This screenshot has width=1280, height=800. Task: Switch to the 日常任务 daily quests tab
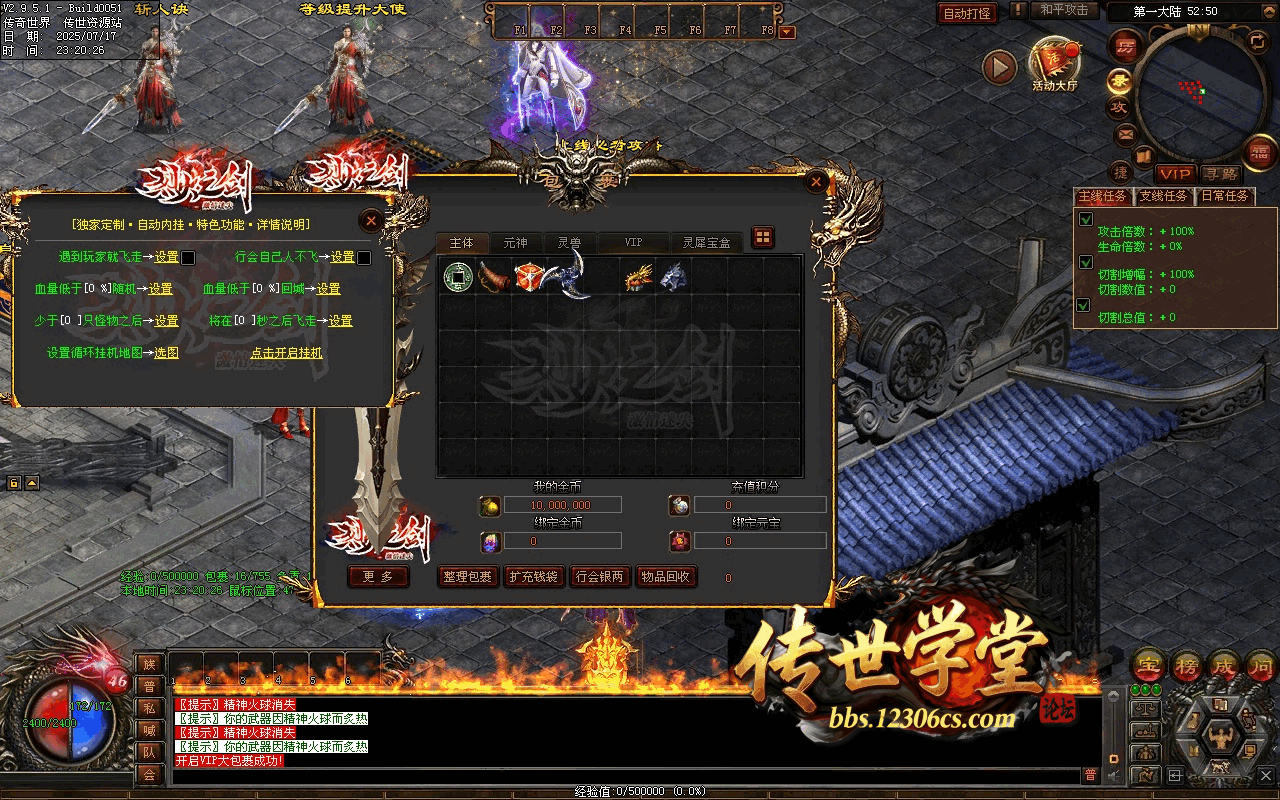point(1224,196)
